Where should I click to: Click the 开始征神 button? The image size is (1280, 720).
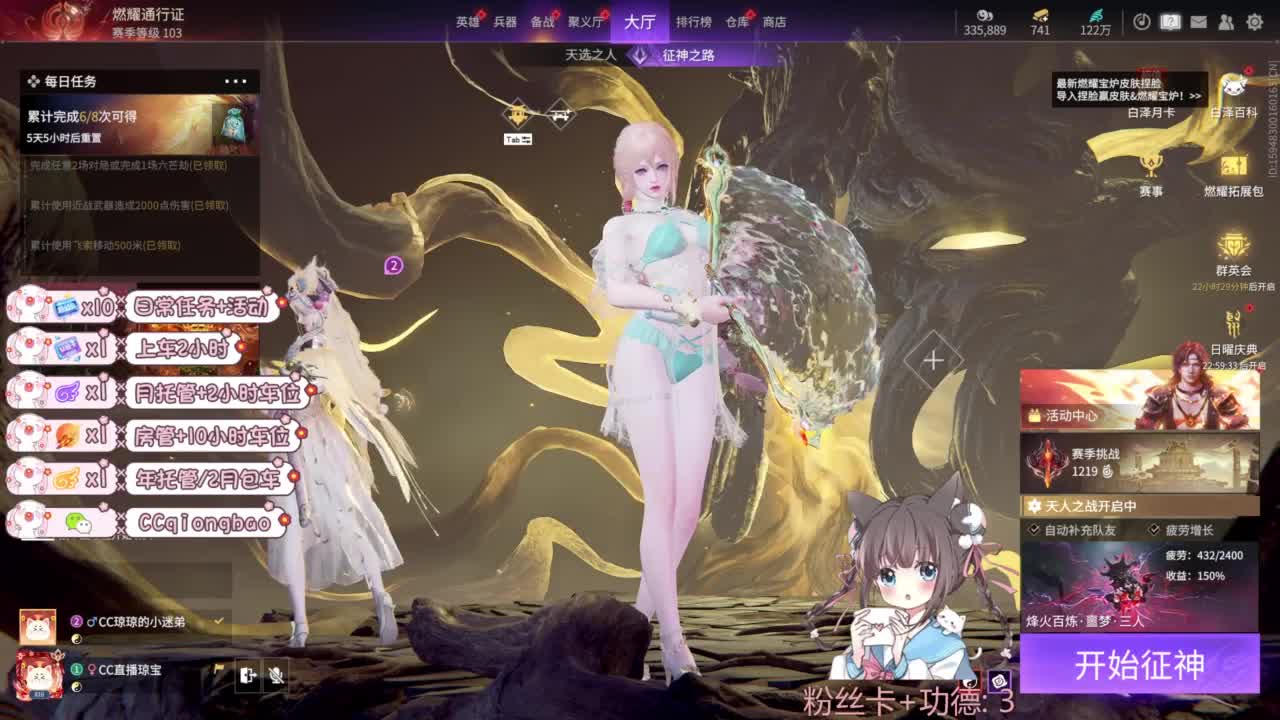click(x=1141, y=664)
